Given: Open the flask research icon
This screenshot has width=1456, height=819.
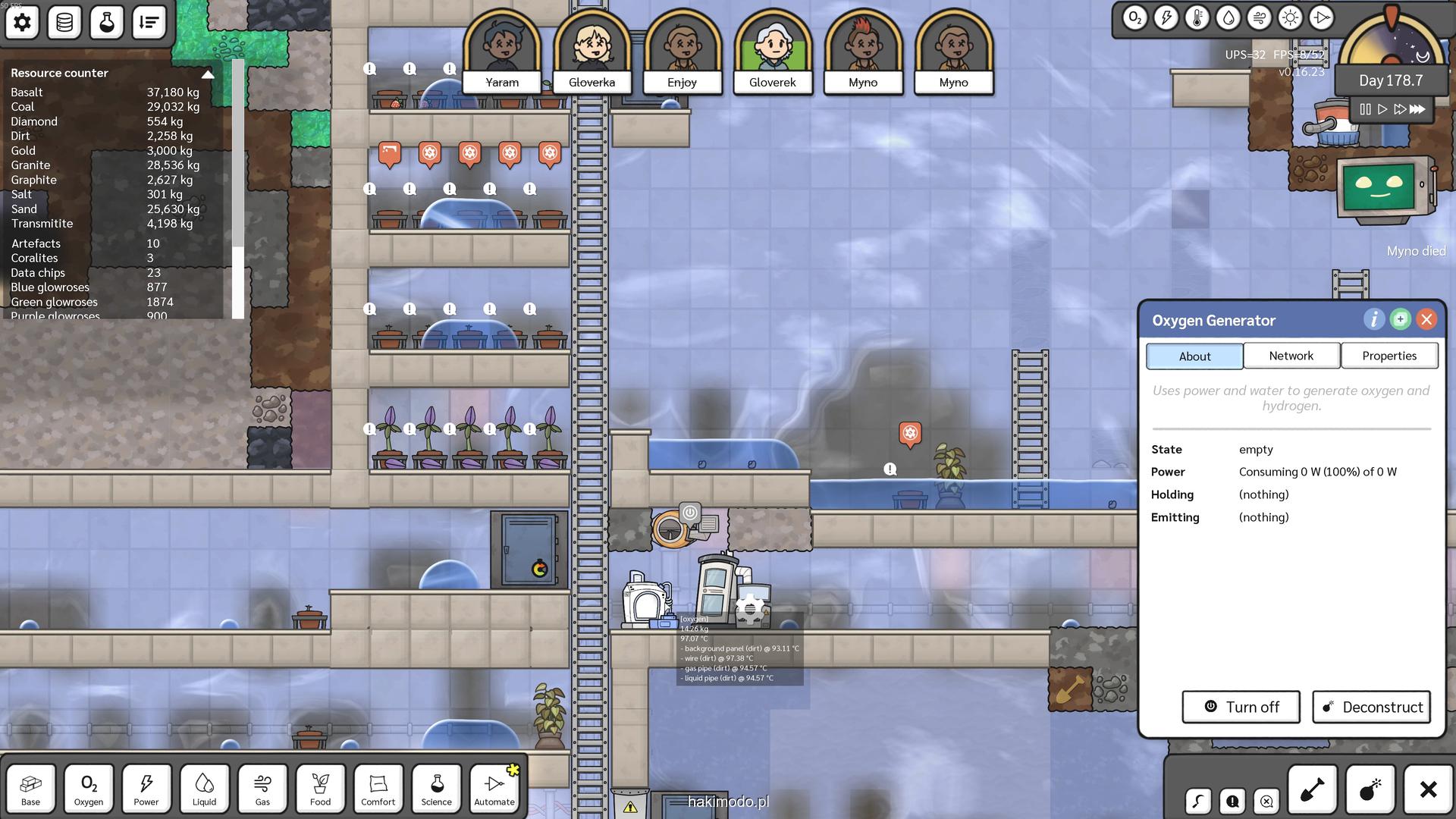Looking at the screenshot, I should click(106, 22).
